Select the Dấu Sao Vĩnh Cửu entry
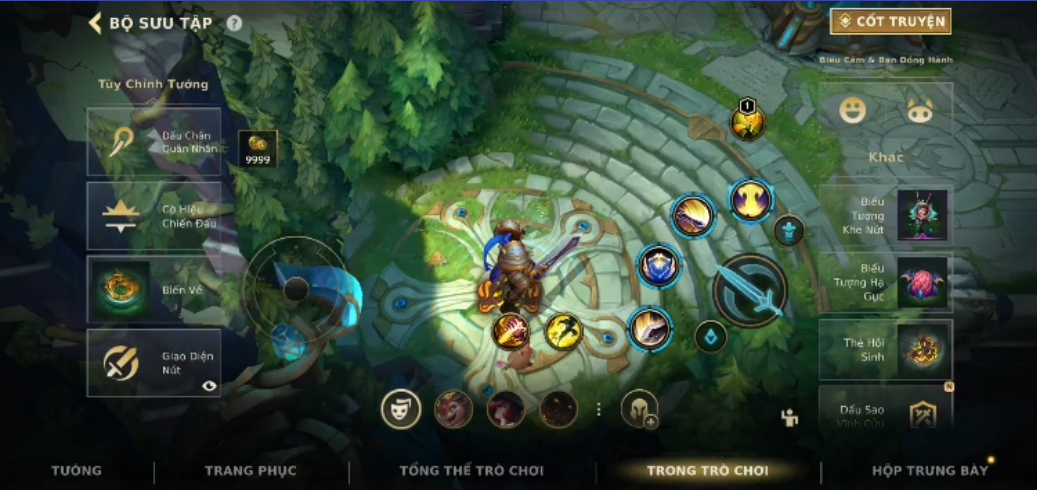Image resolution: width=1037 pixels, height=490 pixels. point(885,411)
